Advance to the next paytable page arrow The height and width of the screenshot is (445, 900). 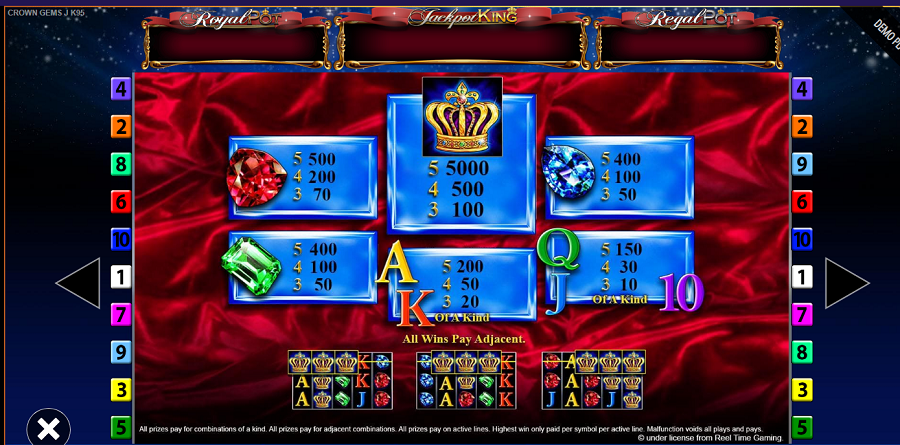click(846, 283)
